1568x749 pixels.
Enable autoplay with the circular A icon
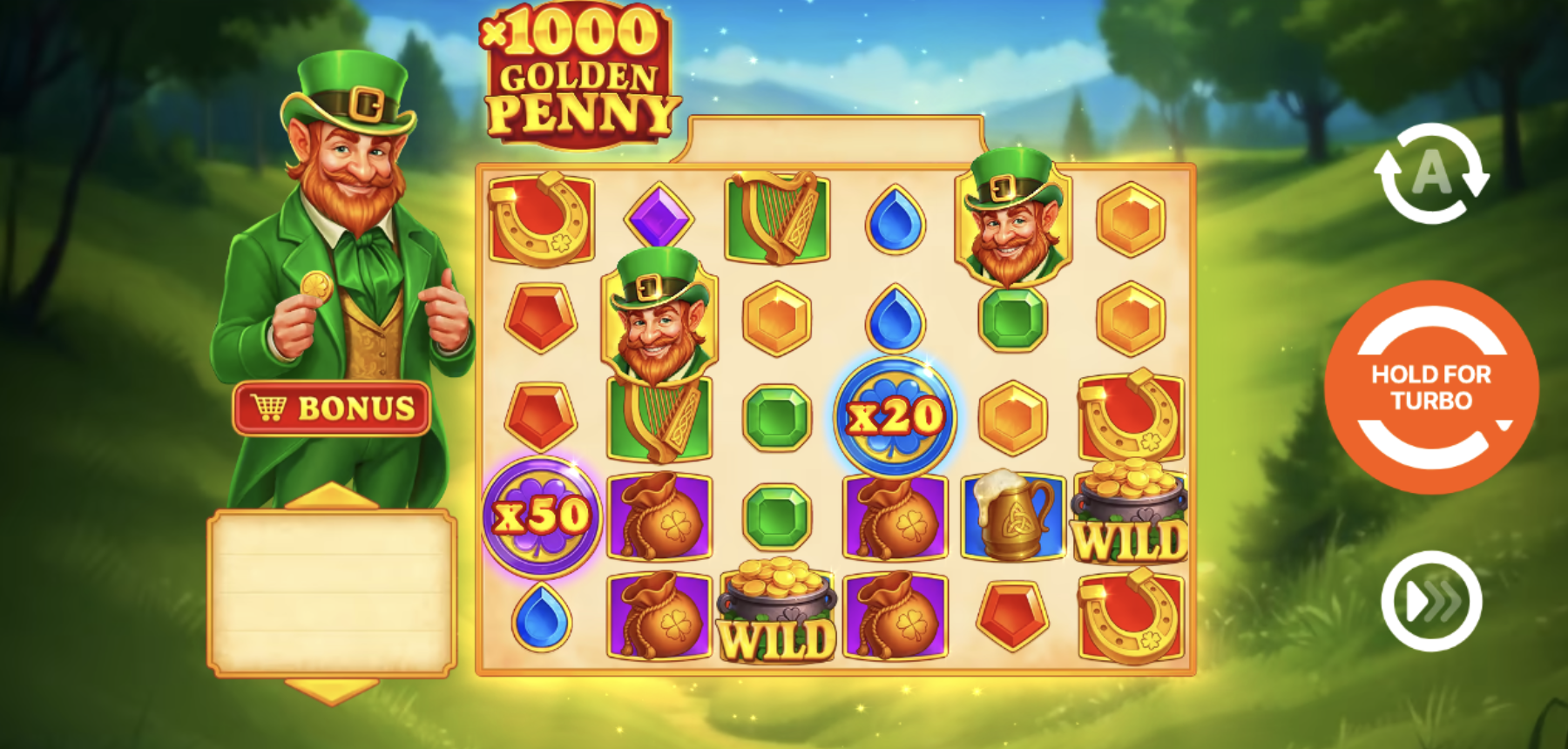pos(1431,173)
